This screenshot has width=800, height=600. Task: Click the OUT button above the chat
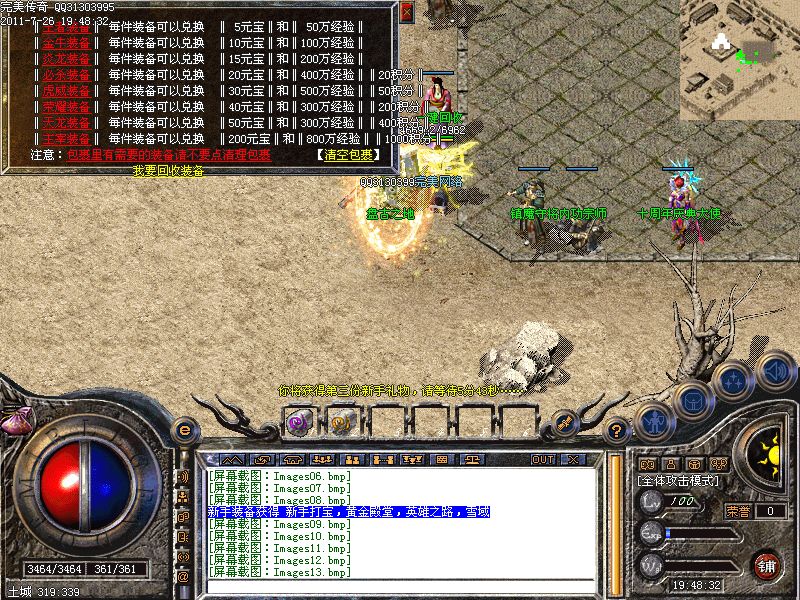point(543,459)
